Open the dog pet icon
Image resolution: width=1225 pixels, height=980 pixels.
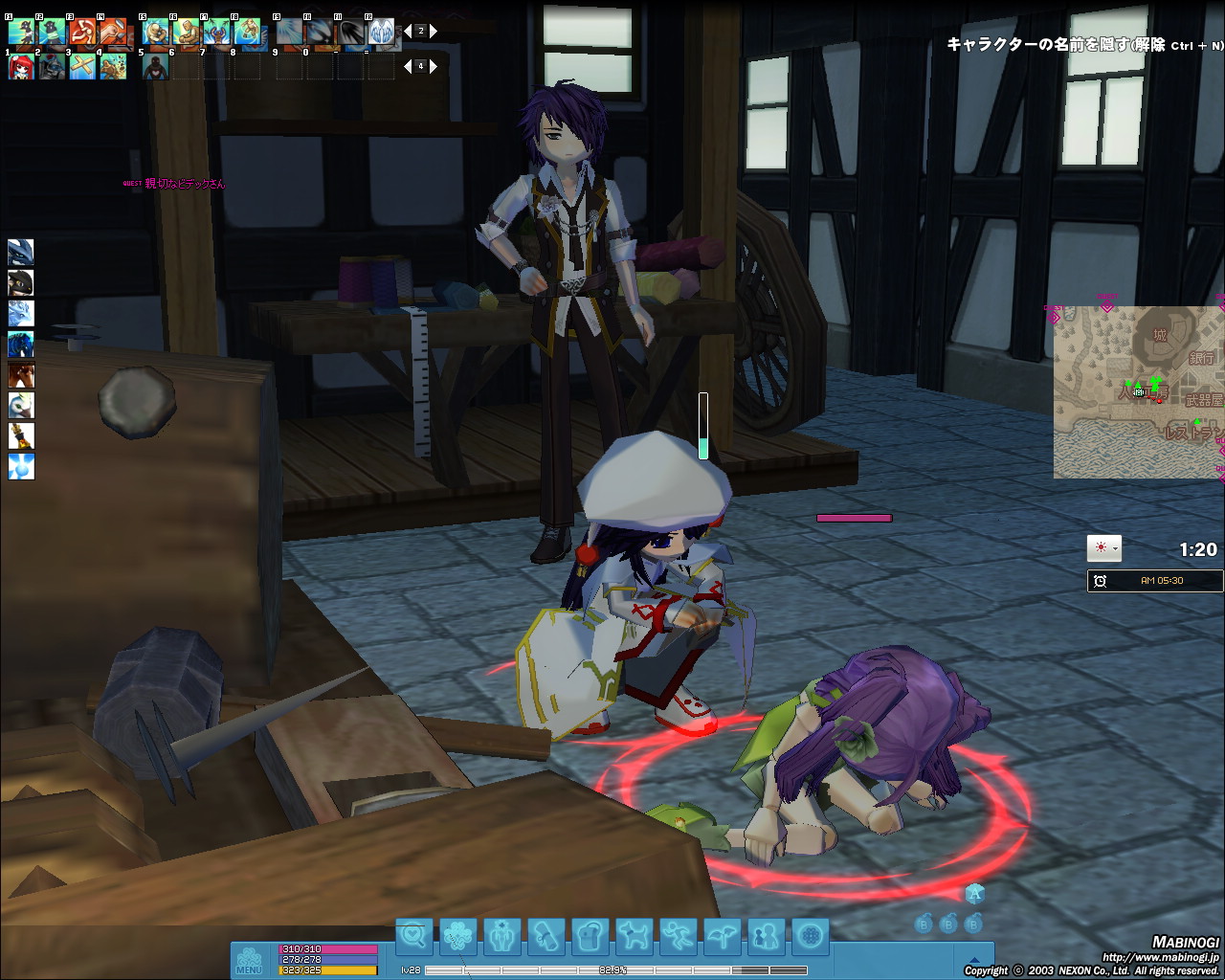(x=634, y=935)
